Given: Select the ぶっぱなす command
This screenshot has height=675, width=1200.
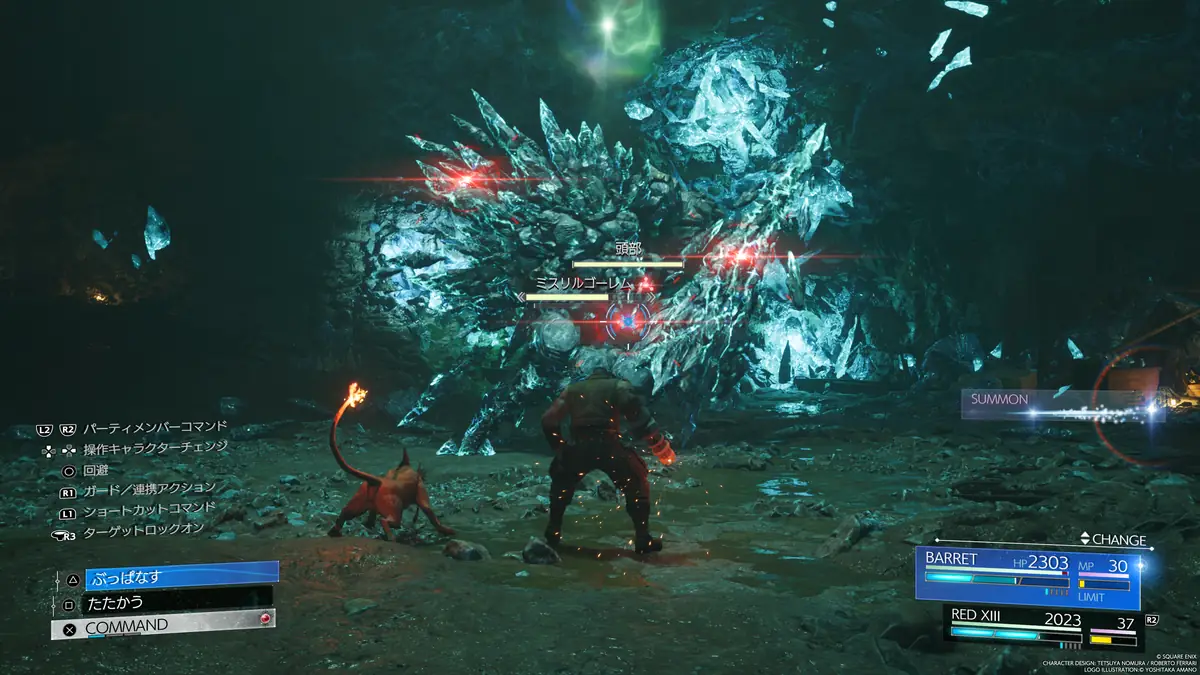Looking at the screenshot, I should (x=180, y=577).
